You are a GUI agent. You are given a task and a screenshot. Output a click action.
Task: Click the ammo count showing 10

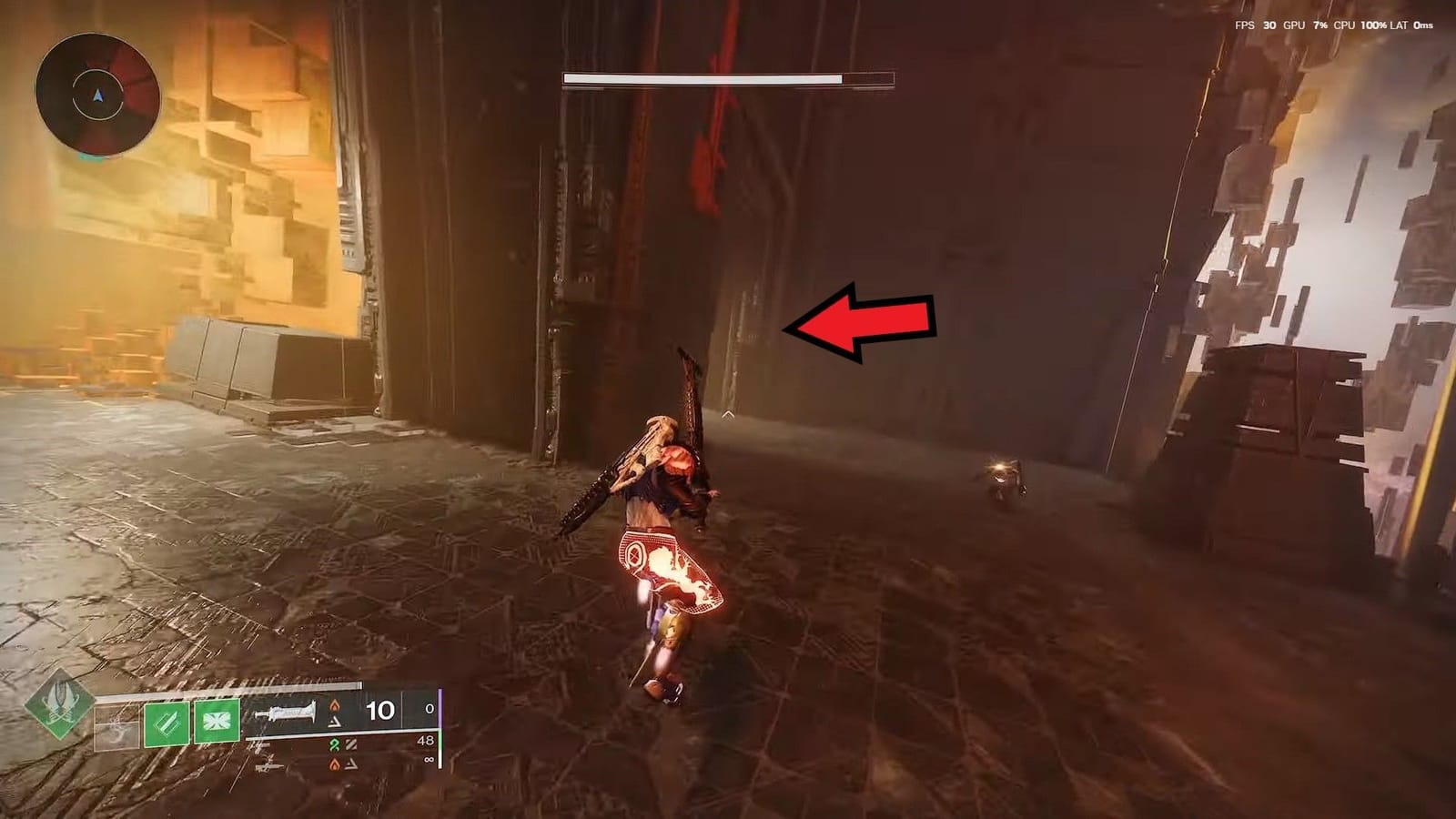tap(379, 710)
